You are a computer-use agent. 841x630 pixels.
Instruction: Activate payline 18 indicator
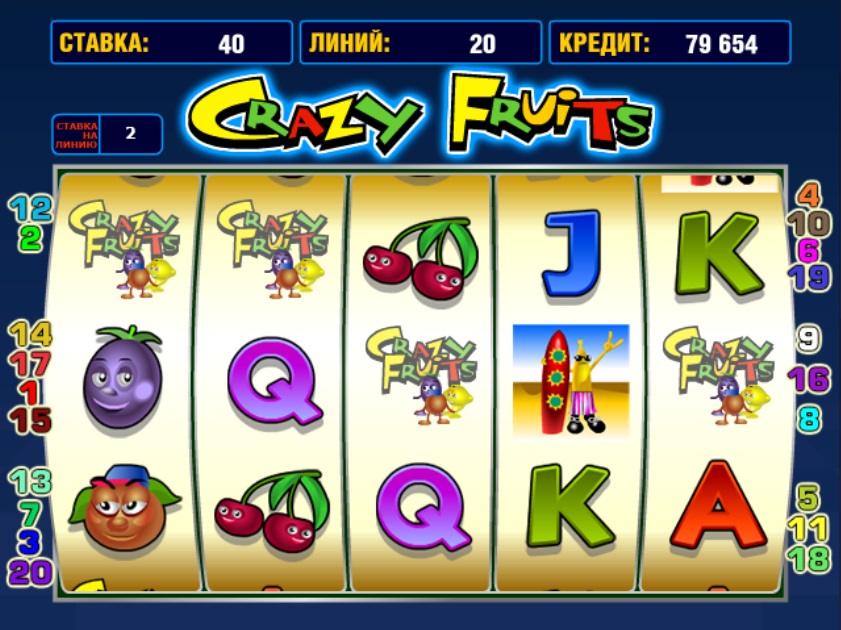pyautogui.click(x=808, y=557)
